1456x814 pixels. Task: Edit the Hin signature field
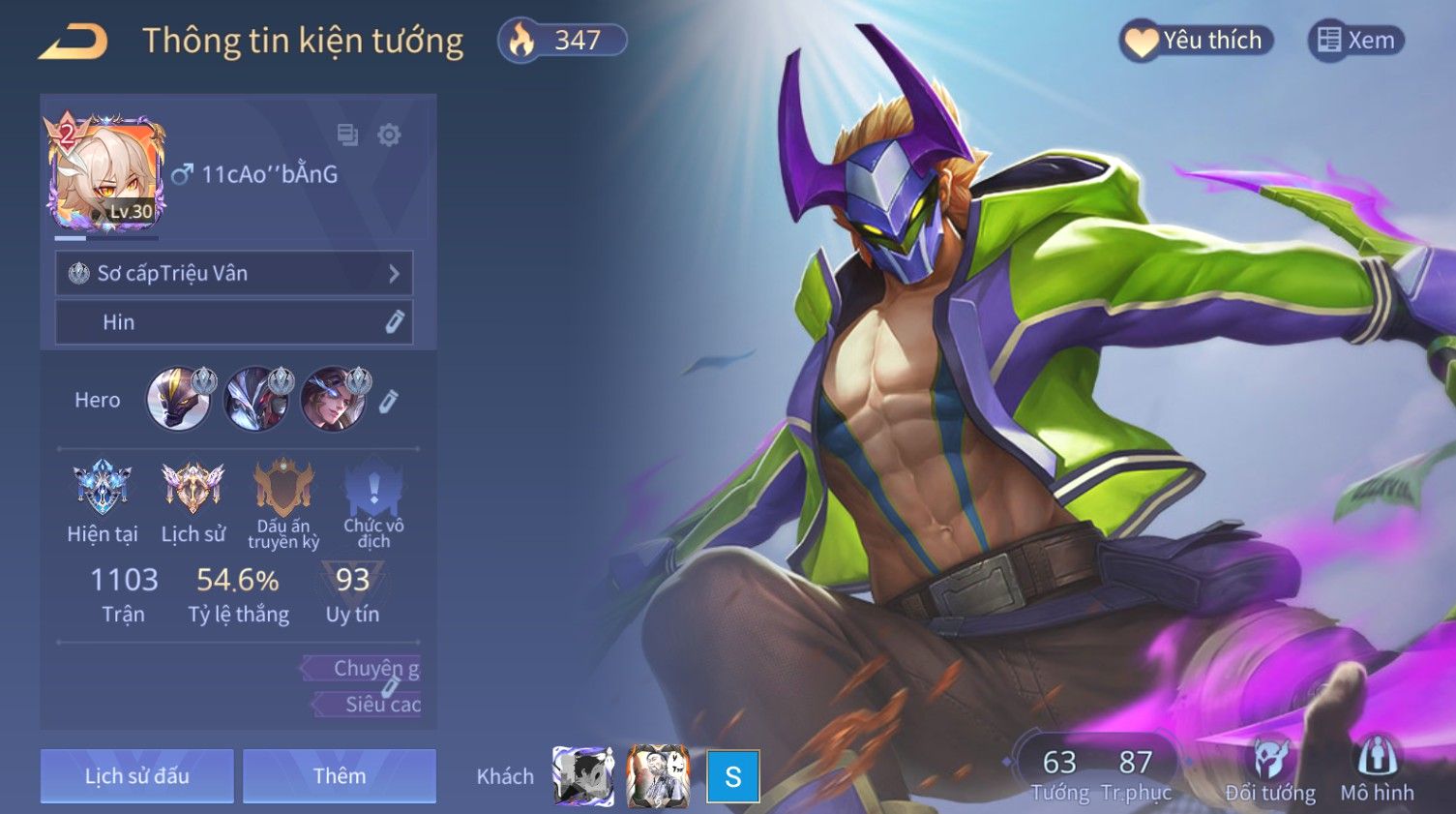[394, 322]
